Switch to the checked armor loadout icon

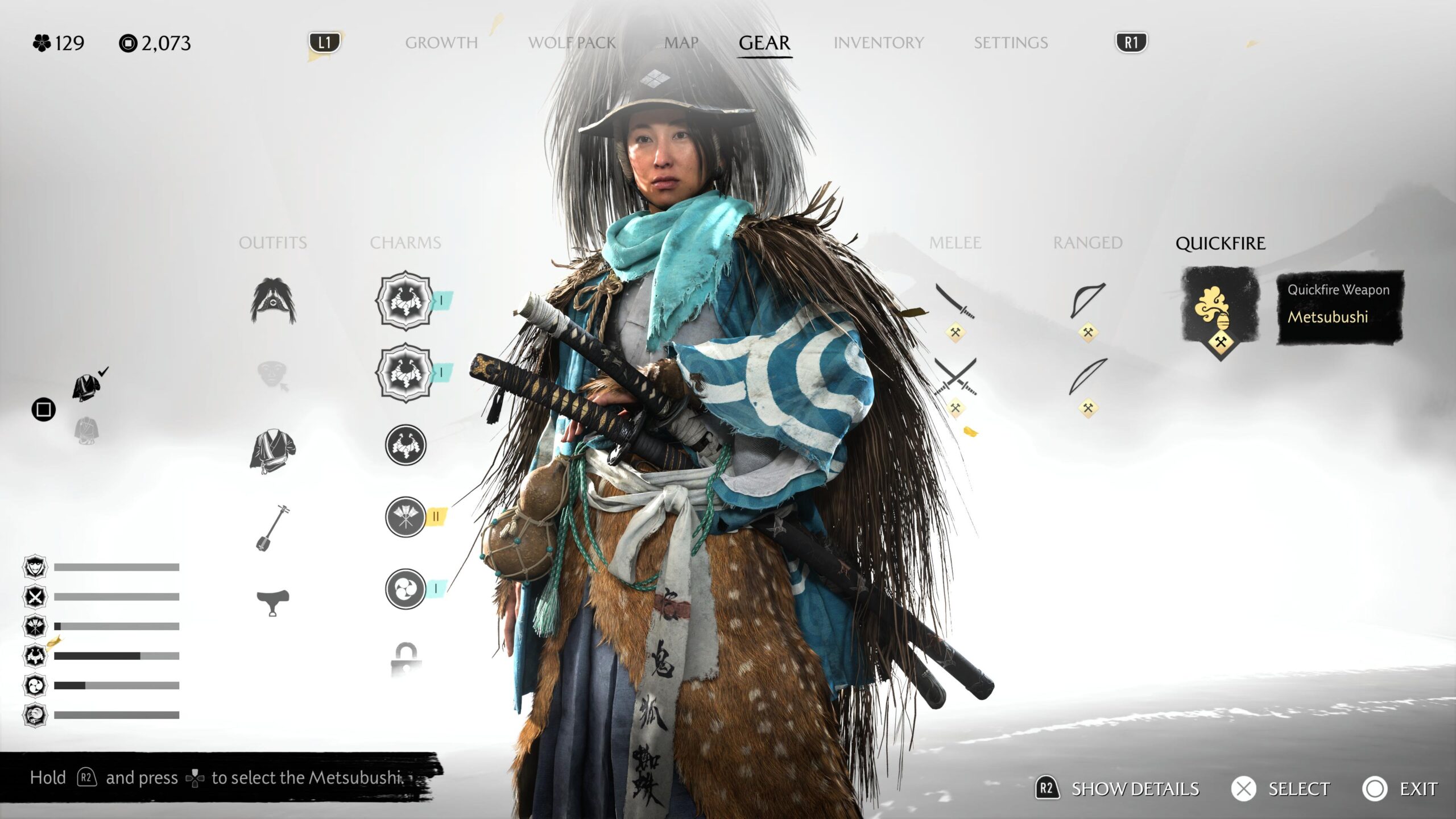[x=86, y=387]
